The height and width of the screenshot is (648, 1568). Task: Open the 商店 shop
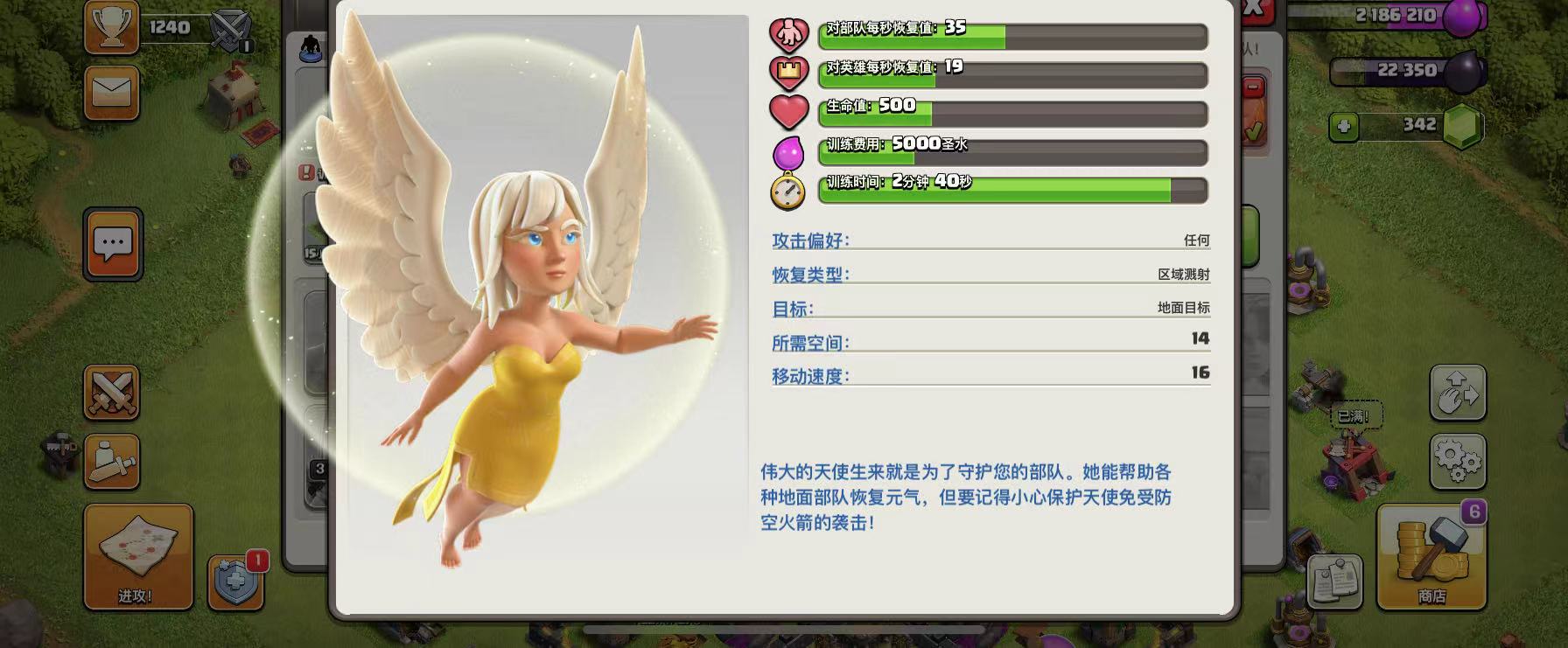[x=1431, y=557]
